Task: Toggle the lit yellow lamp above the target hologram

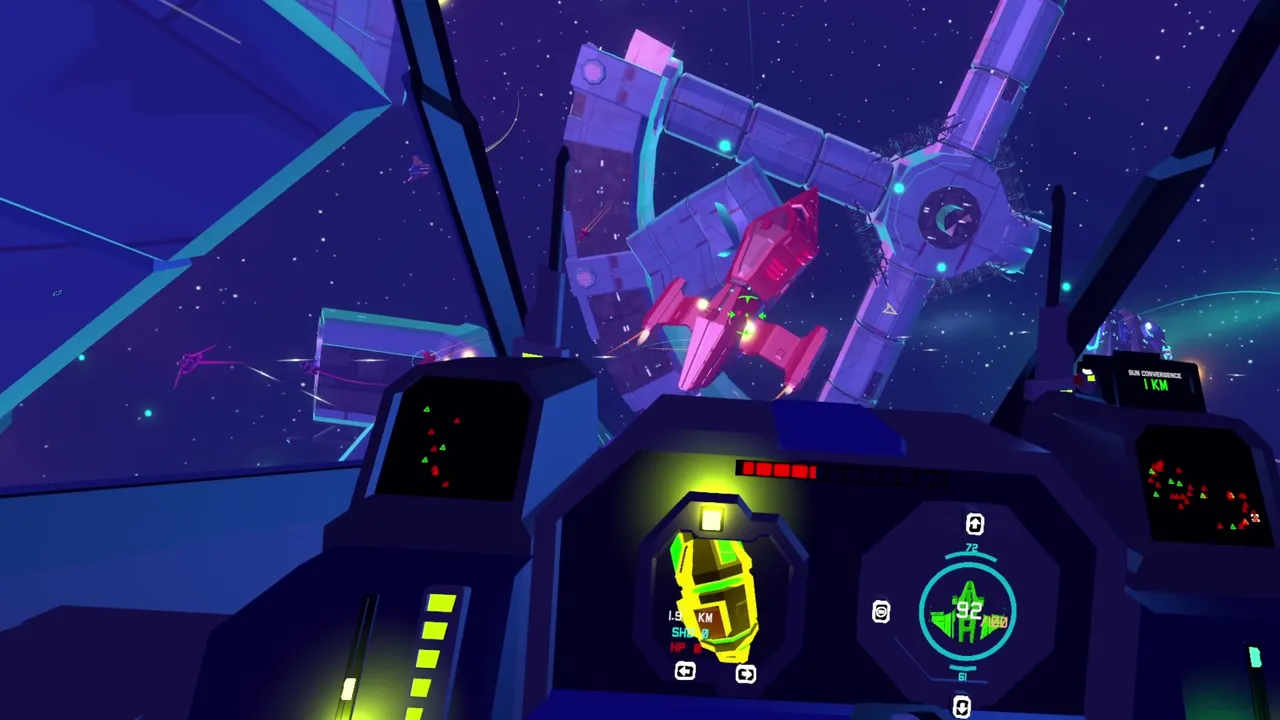Action: click(712, 518)
